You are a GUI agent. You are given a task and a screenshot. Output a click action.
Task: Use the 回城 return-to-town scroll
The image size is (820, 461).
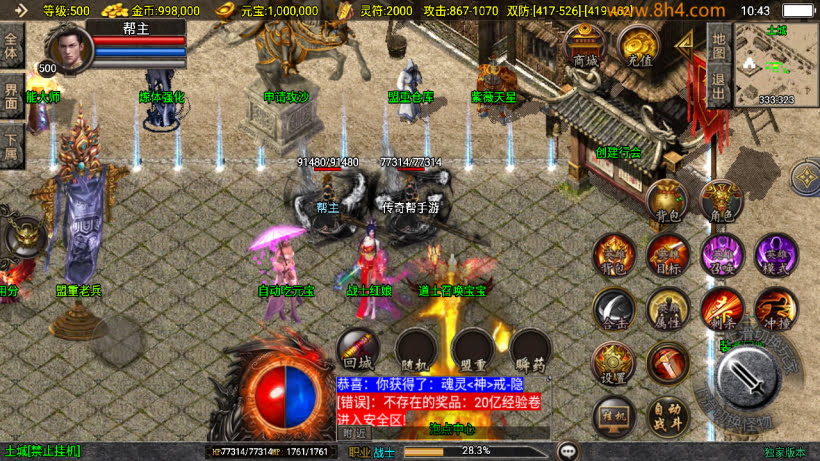pos(357,350)
